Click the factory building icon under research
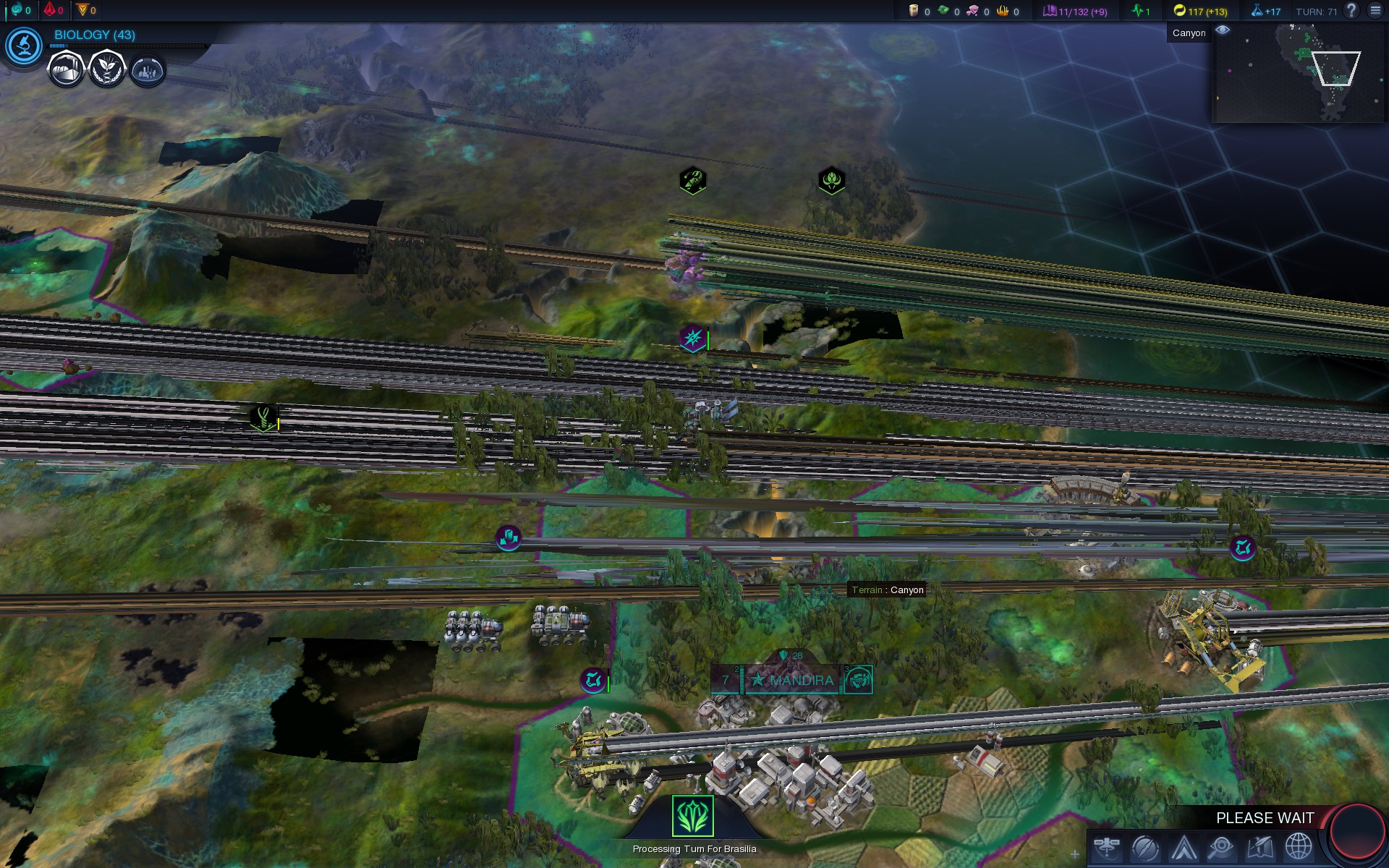This screenshot has height=868, width=1389. pyautogui.click(x=66, y=70)
